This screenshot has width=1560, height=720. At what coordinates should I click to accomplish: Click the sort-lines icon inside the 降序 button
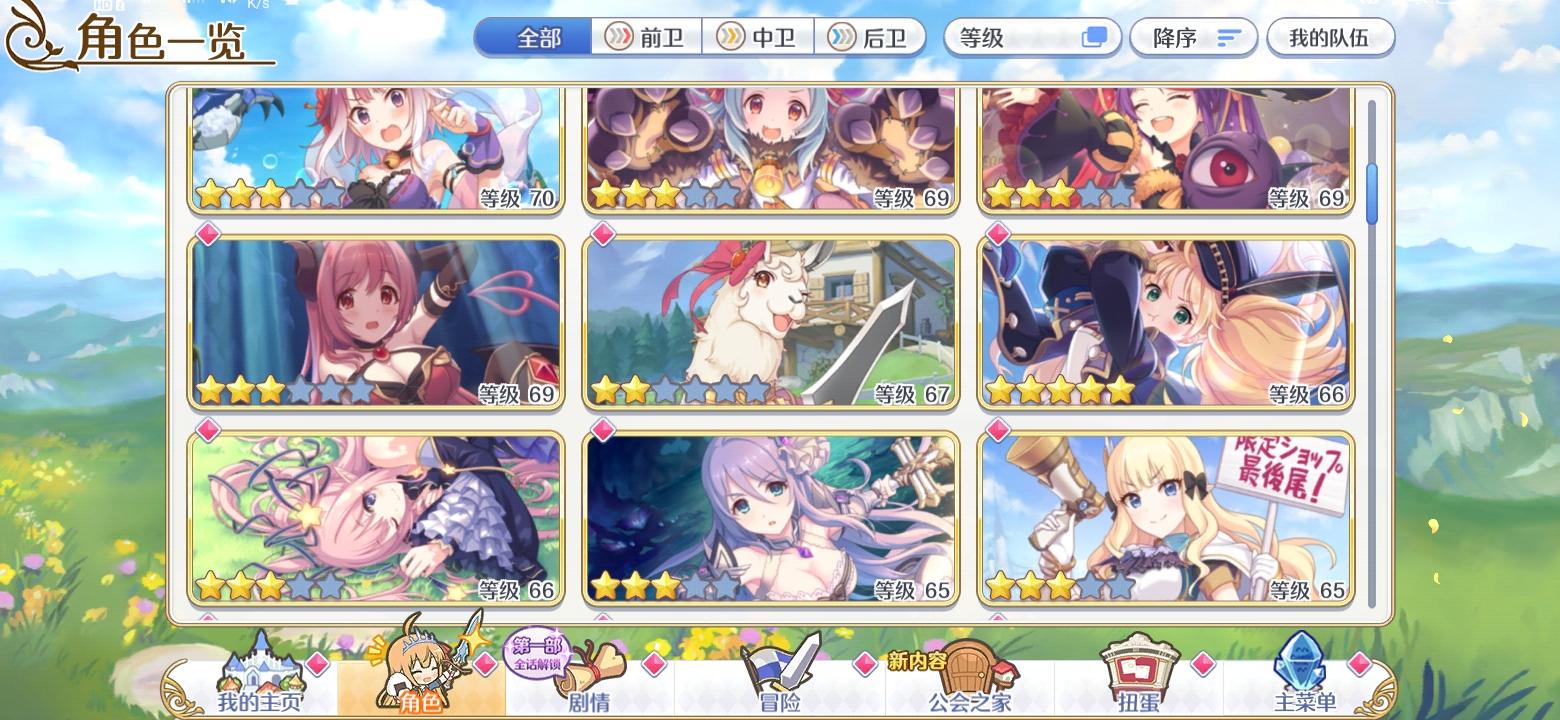(x=1227, y=37)
